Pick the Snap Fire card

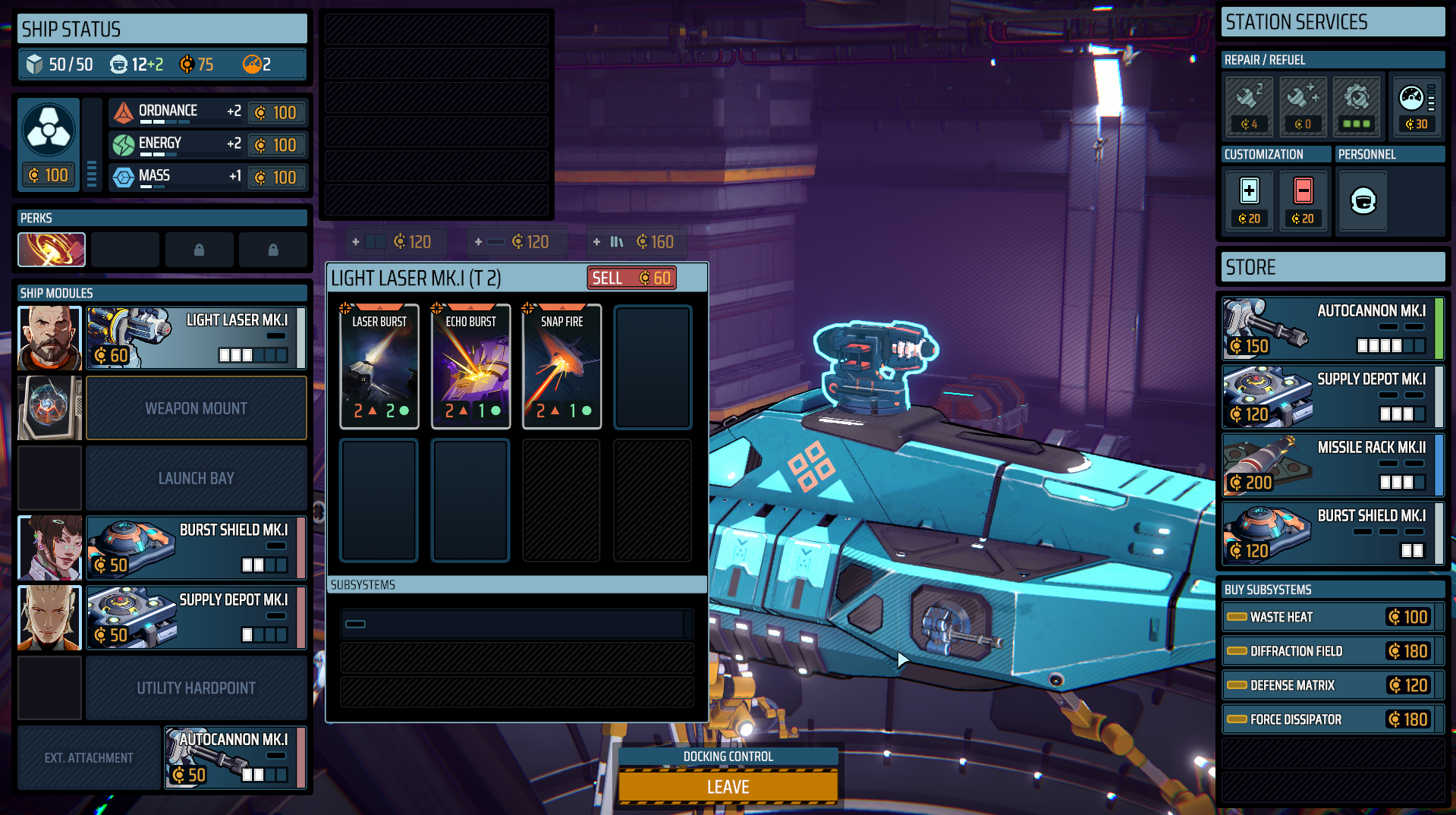[561, 367]
